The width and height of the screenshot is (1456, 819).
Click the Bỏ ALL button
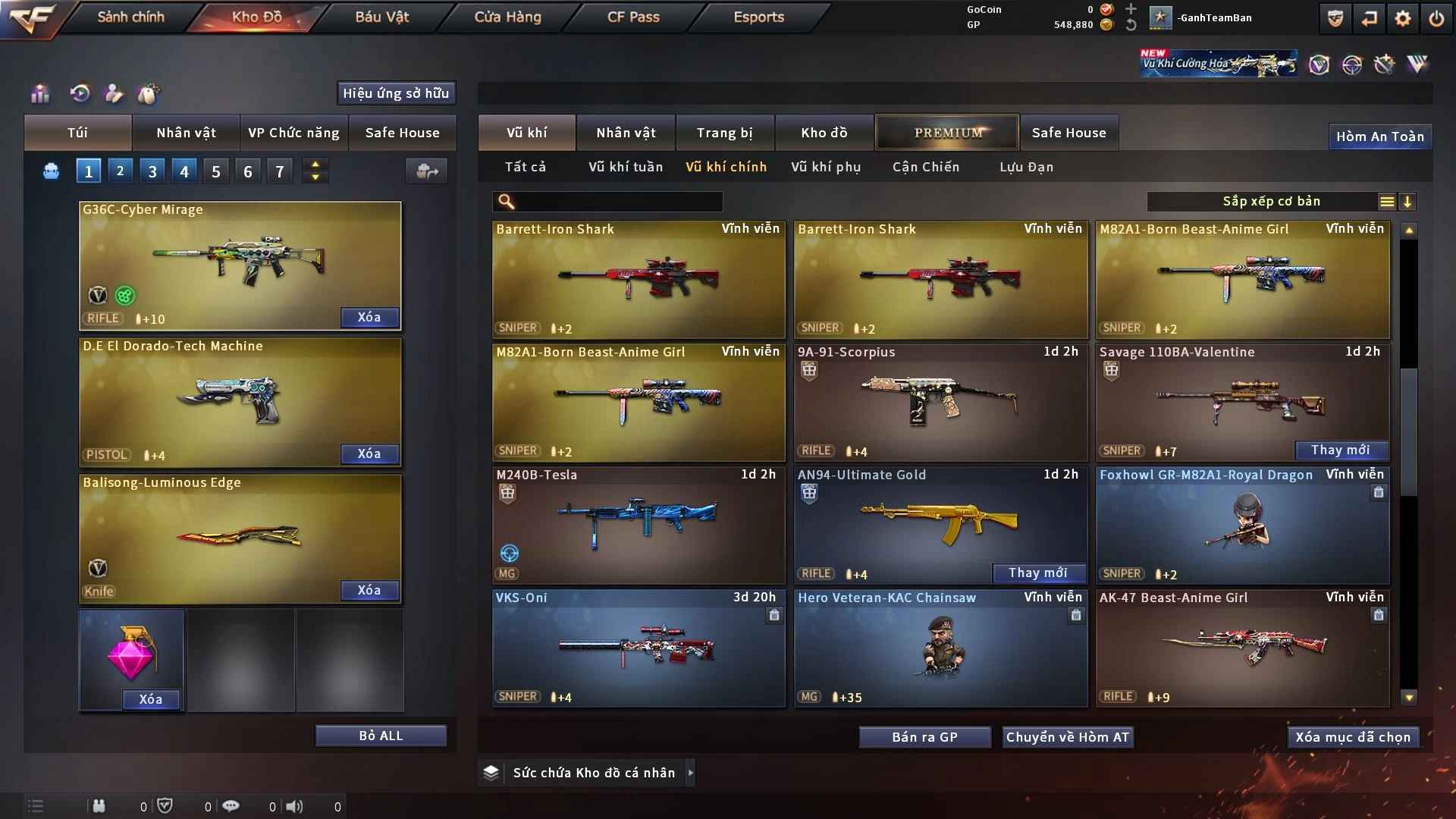click(x=381, y=736)
